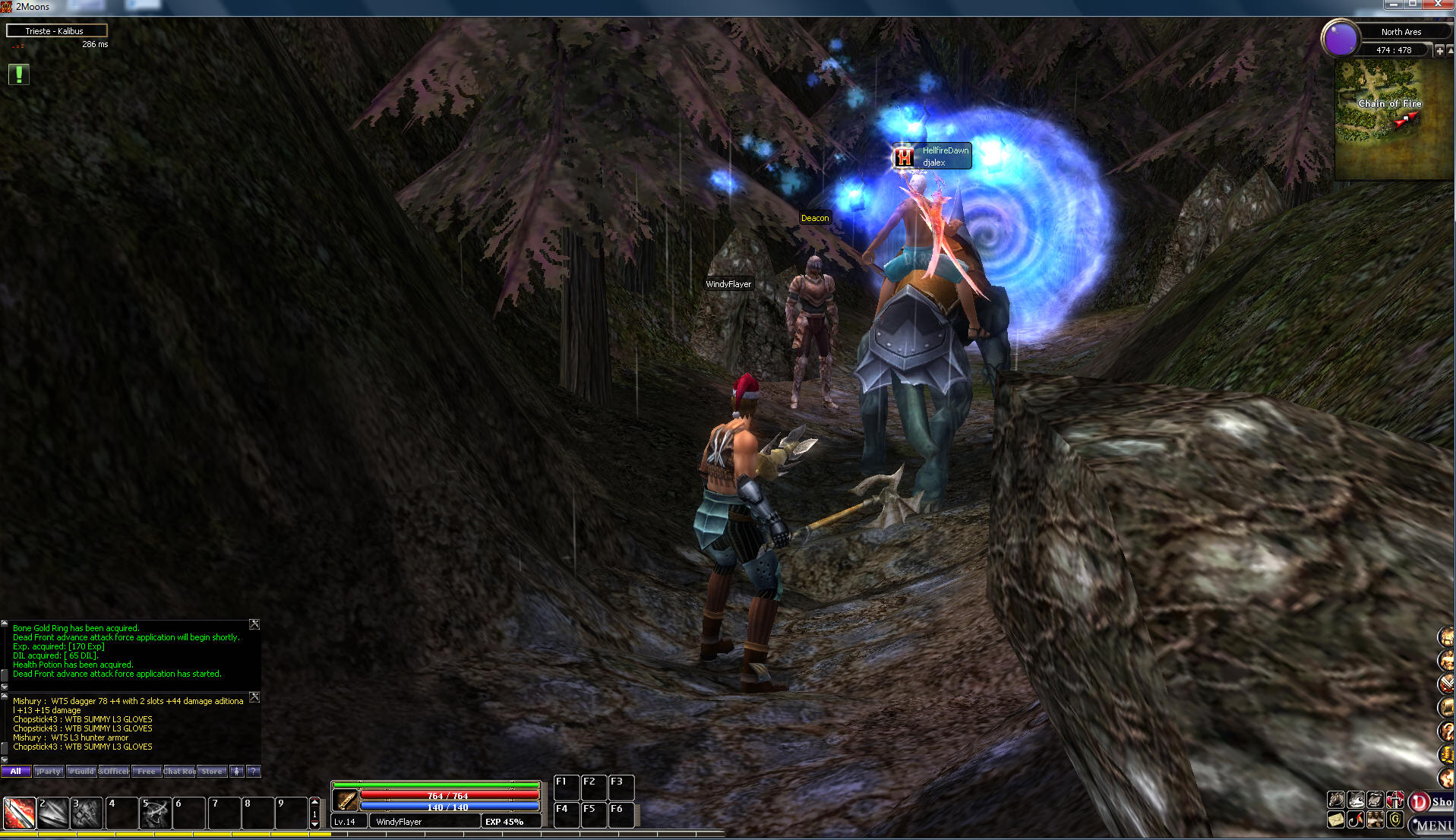Close the green system message log
This screenshot has width=1456, height=840.
[x=254, y=624]
